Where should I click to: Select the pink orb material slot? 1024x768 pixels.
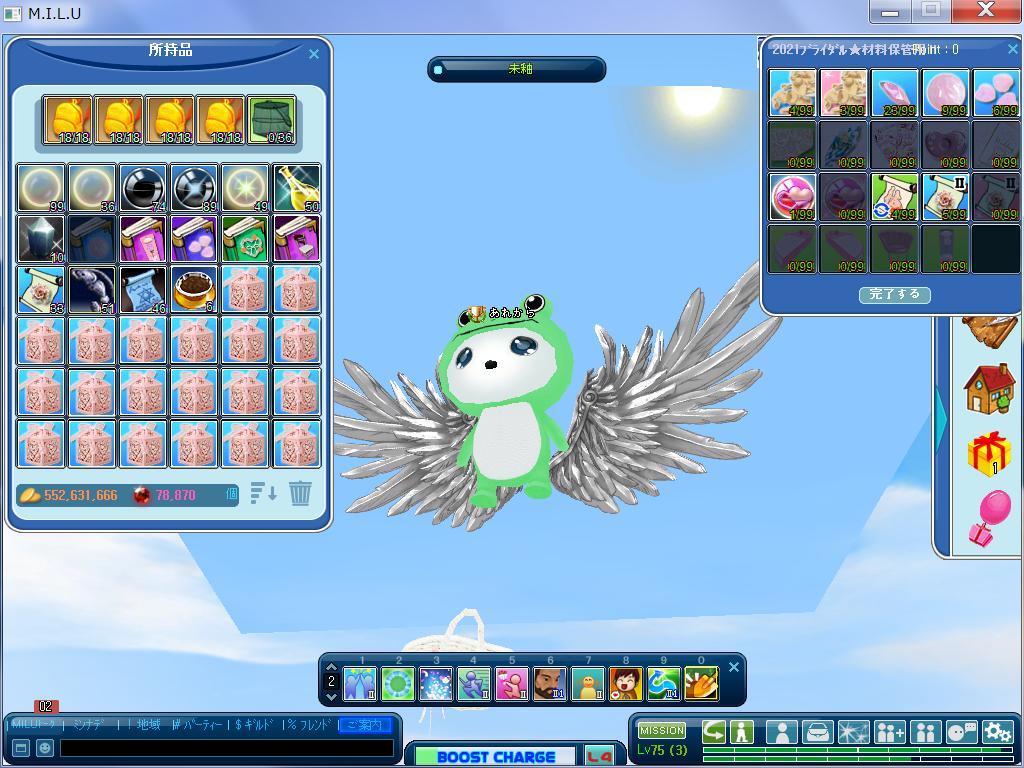944,93
